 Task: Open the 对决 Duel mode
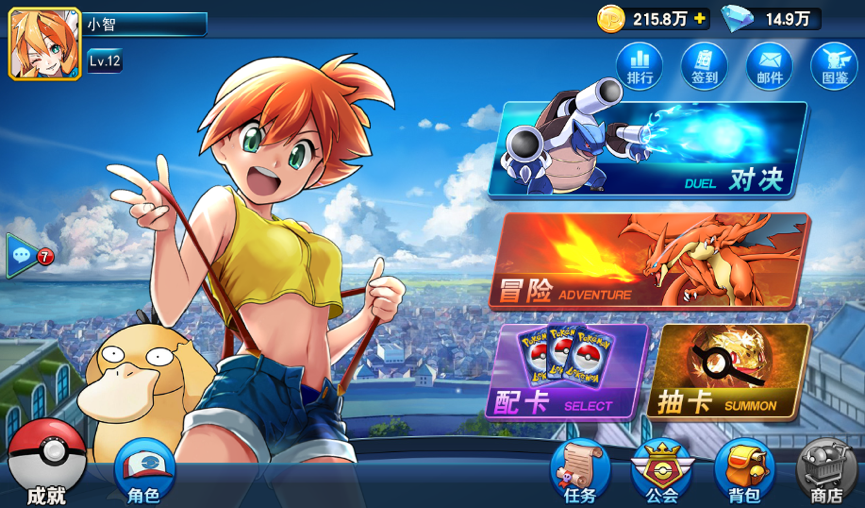click(x=648, y=150)
